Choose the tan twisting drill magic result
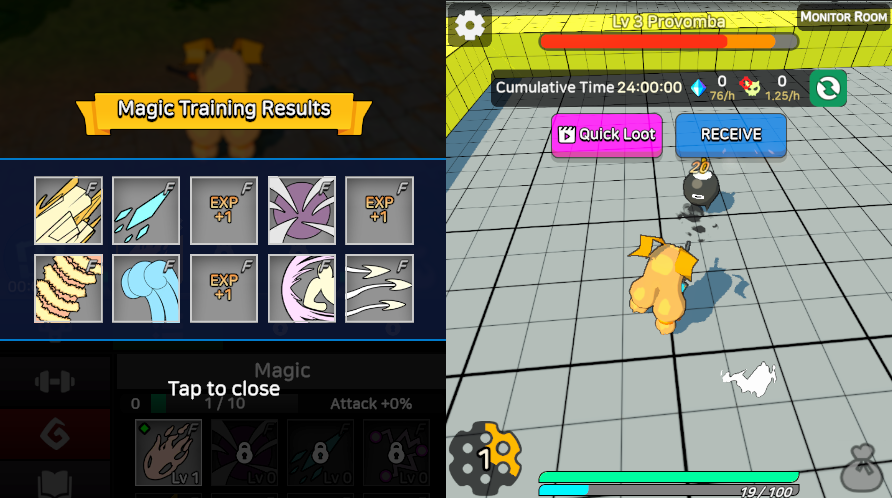Screen dimensions: 892x498 tap(68, 288)
